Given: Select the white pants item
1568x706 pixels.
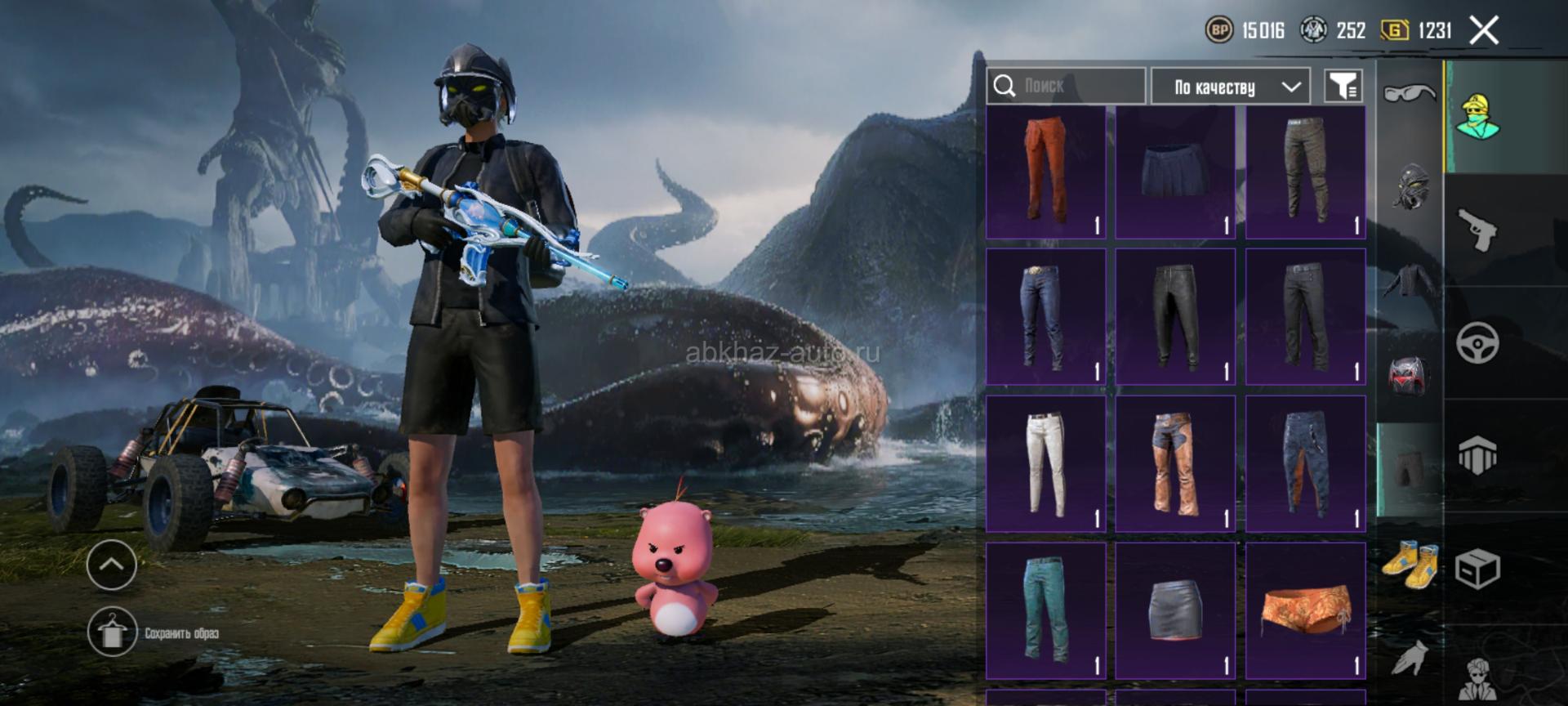Looking at the screenshot, I should 1045,464.
